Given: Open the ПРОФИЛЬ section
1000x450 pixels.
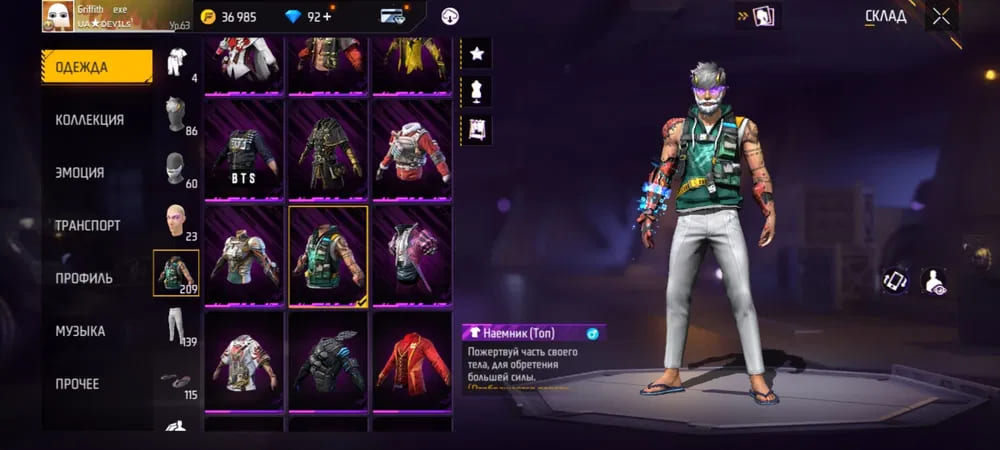Looking at the screenshot, I should point(84,278).
